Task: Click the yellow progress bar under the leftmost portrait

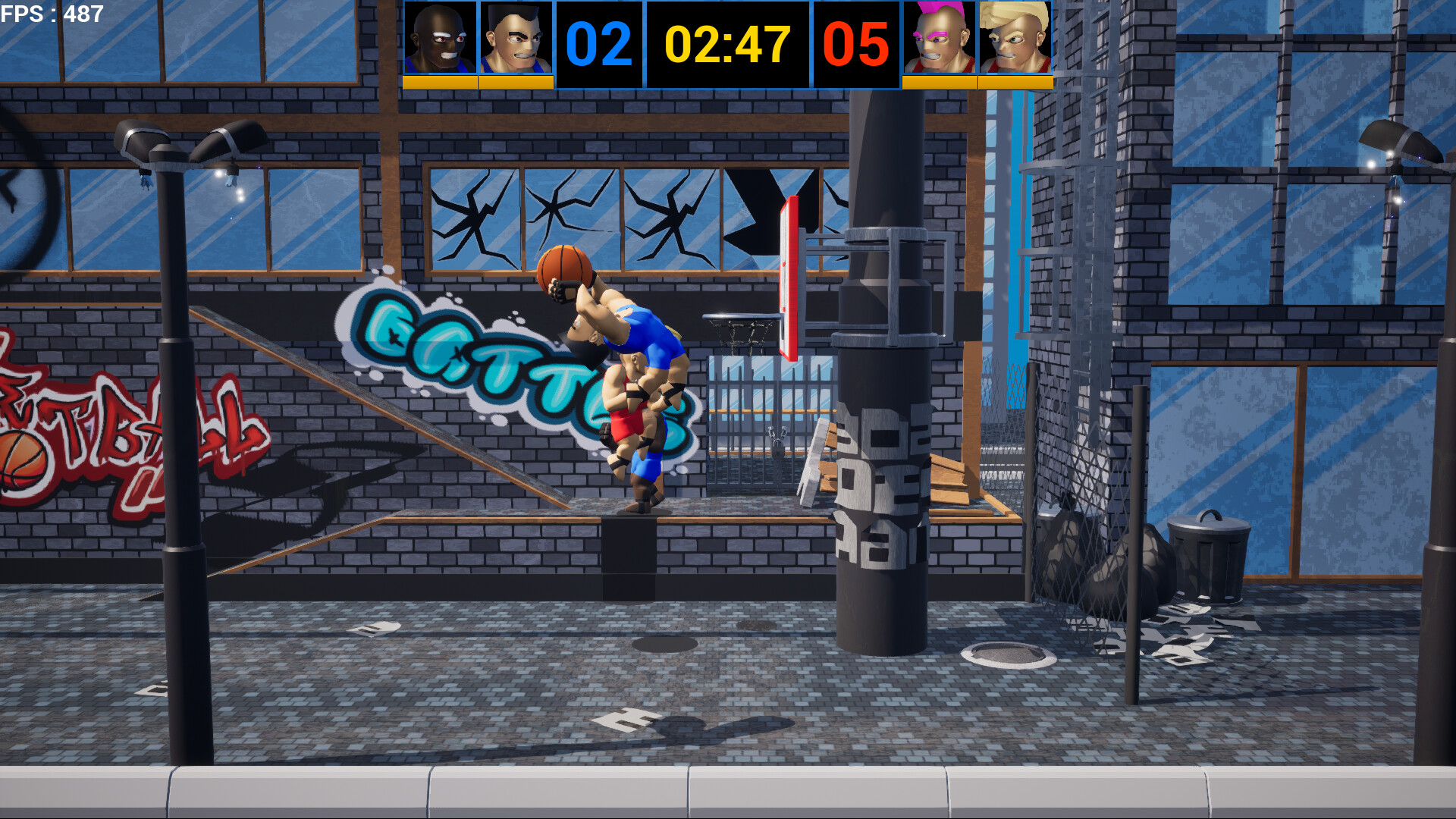Action: tap(438, 80)
